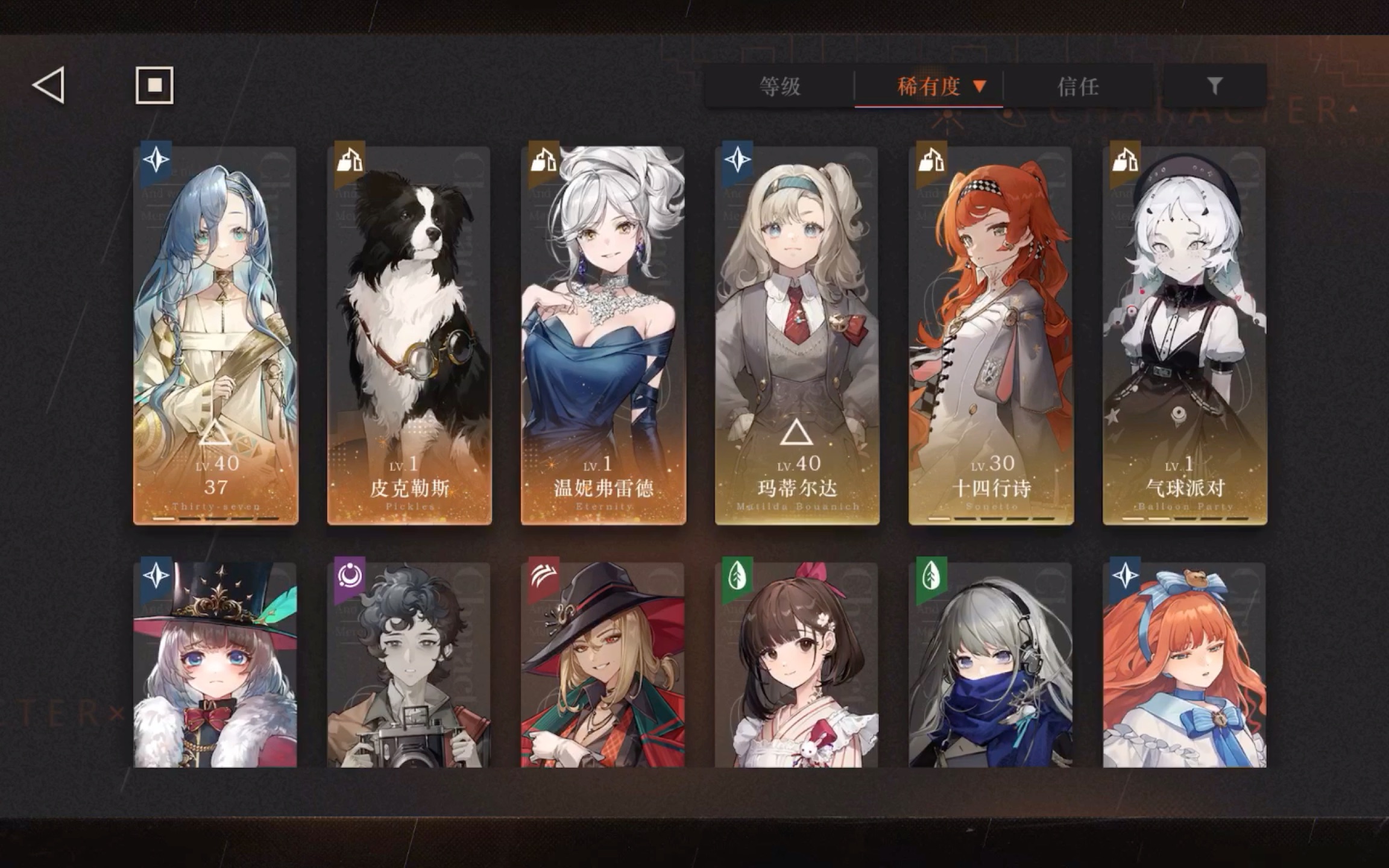Pick the 十四行诗 Sonetto card

coord(991,335)
